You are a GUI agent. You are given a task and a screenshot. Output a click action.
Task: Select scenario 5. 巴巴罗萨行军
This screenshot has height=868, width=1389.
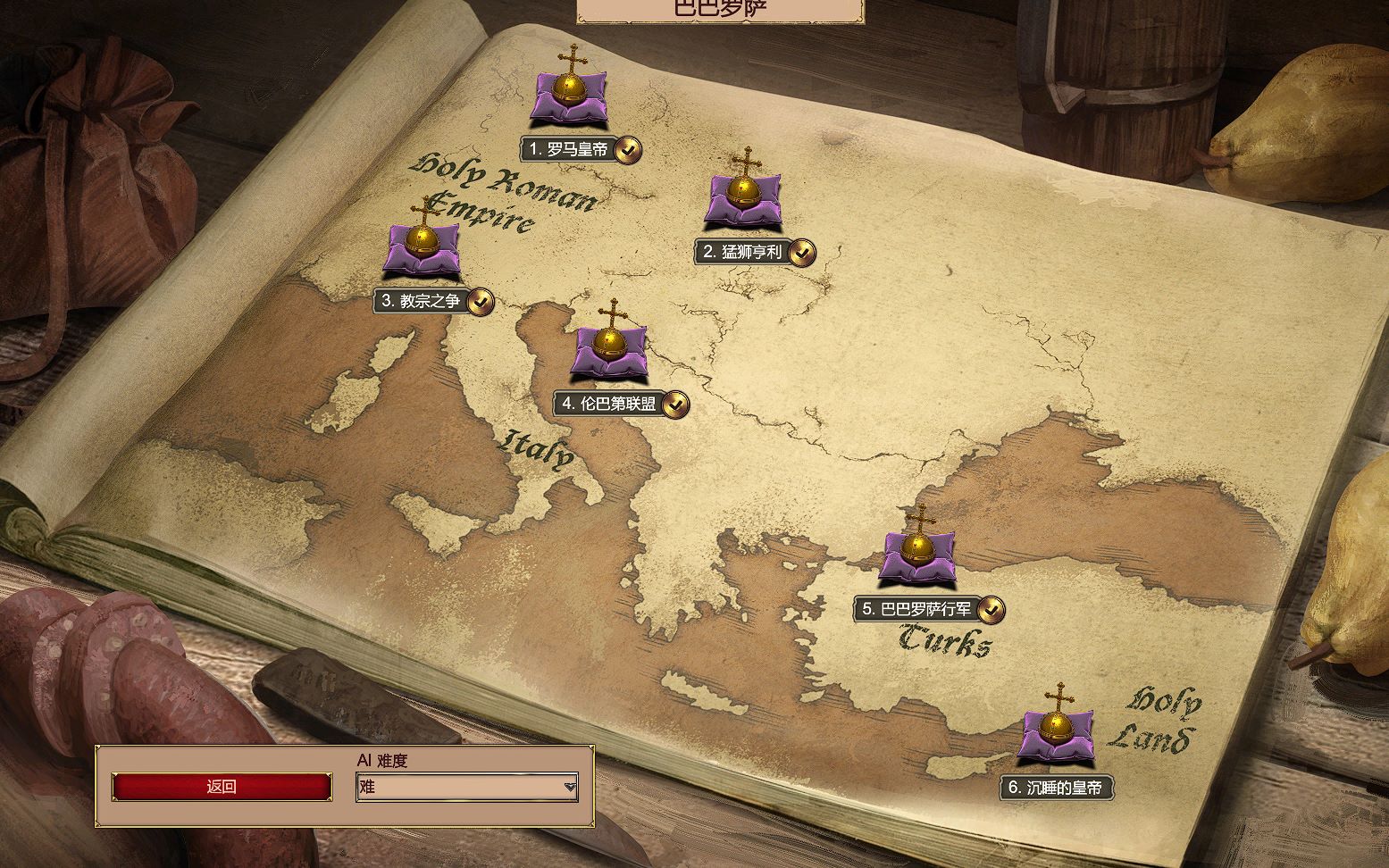tap(916, 609)
